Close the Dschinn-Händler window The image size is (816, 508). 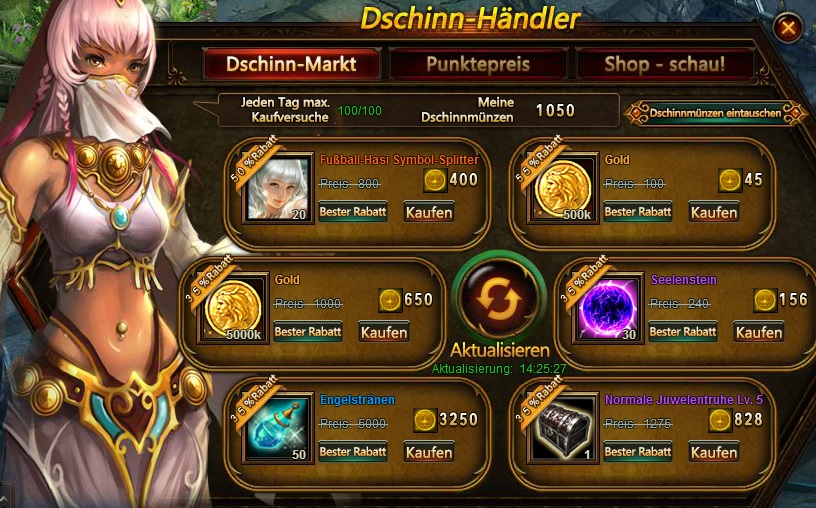(788, 27)
